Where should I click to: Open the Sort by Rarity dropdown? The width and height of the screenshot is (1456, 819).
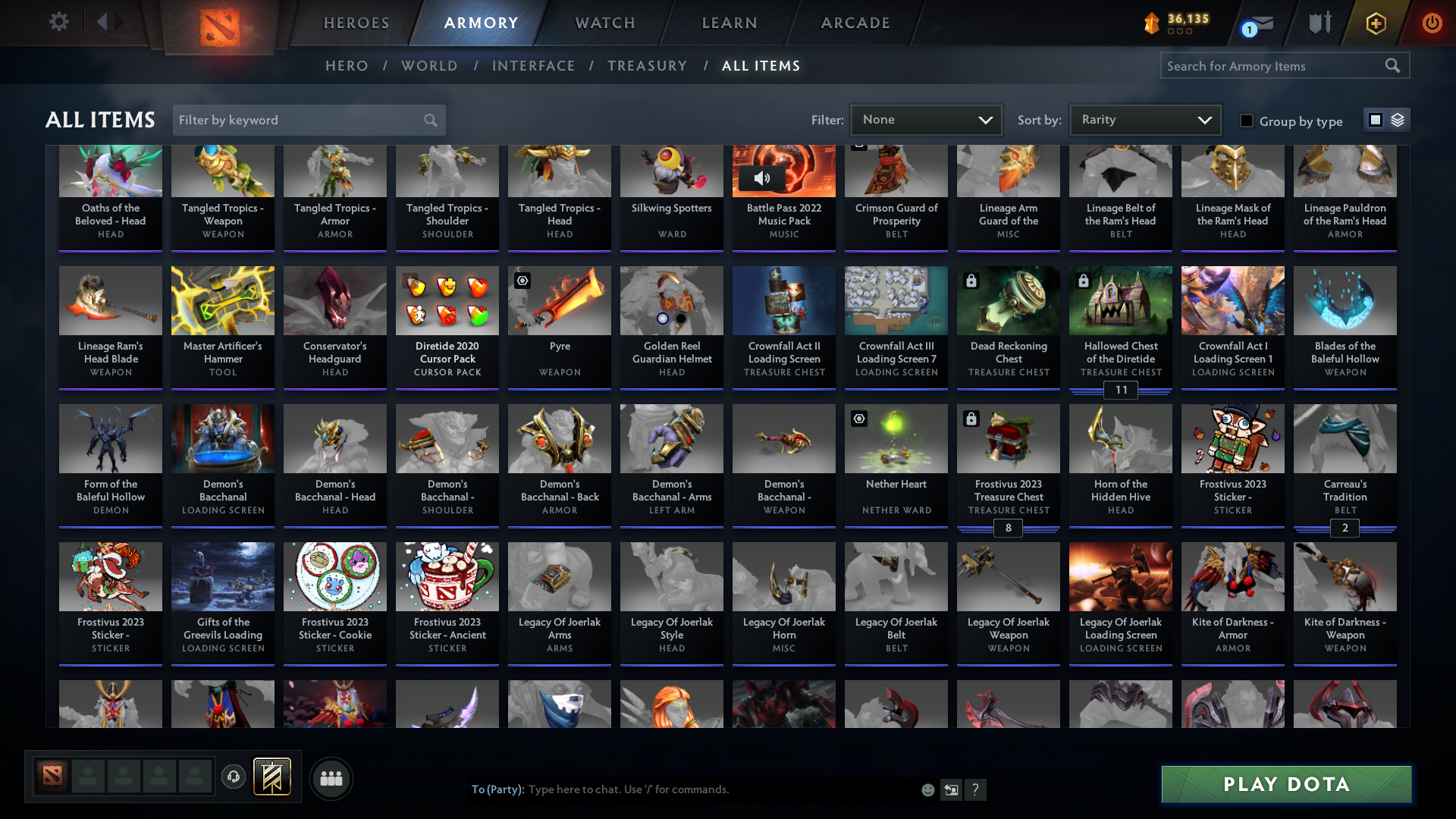(x=1145, y=119)
